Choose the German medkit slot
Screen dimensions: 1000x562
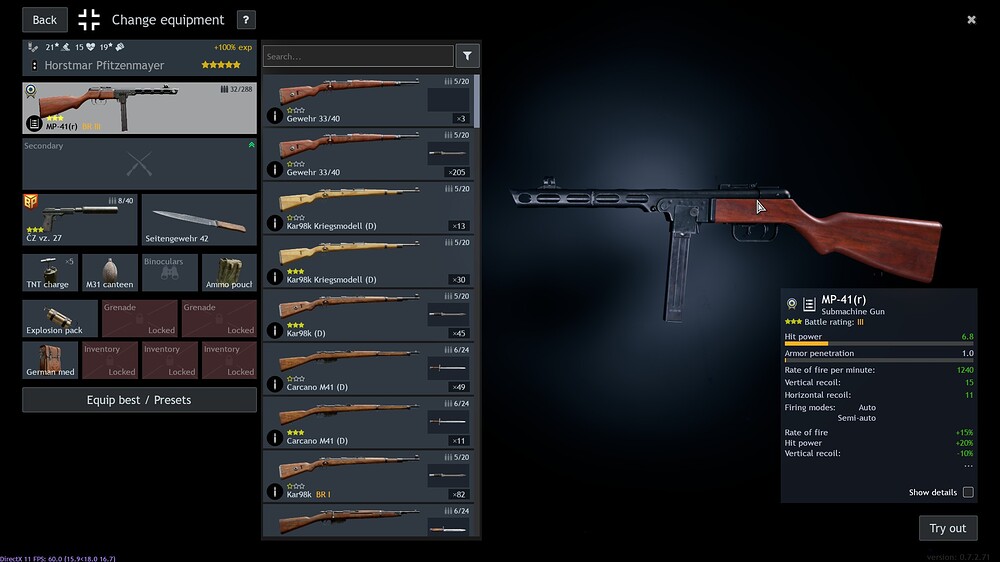50,360
